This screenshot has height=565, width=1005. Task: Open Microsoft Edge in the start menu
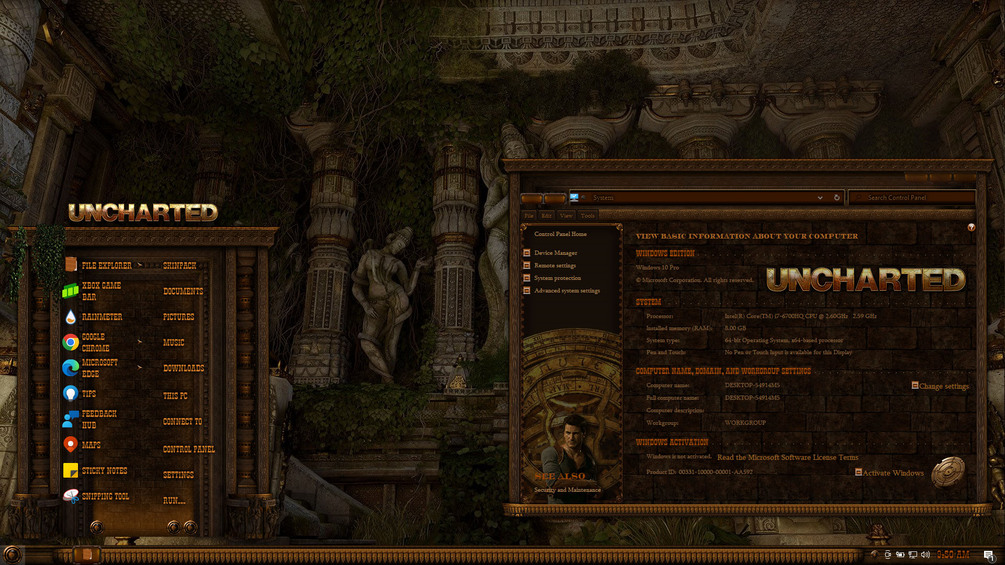click(99, 368)
